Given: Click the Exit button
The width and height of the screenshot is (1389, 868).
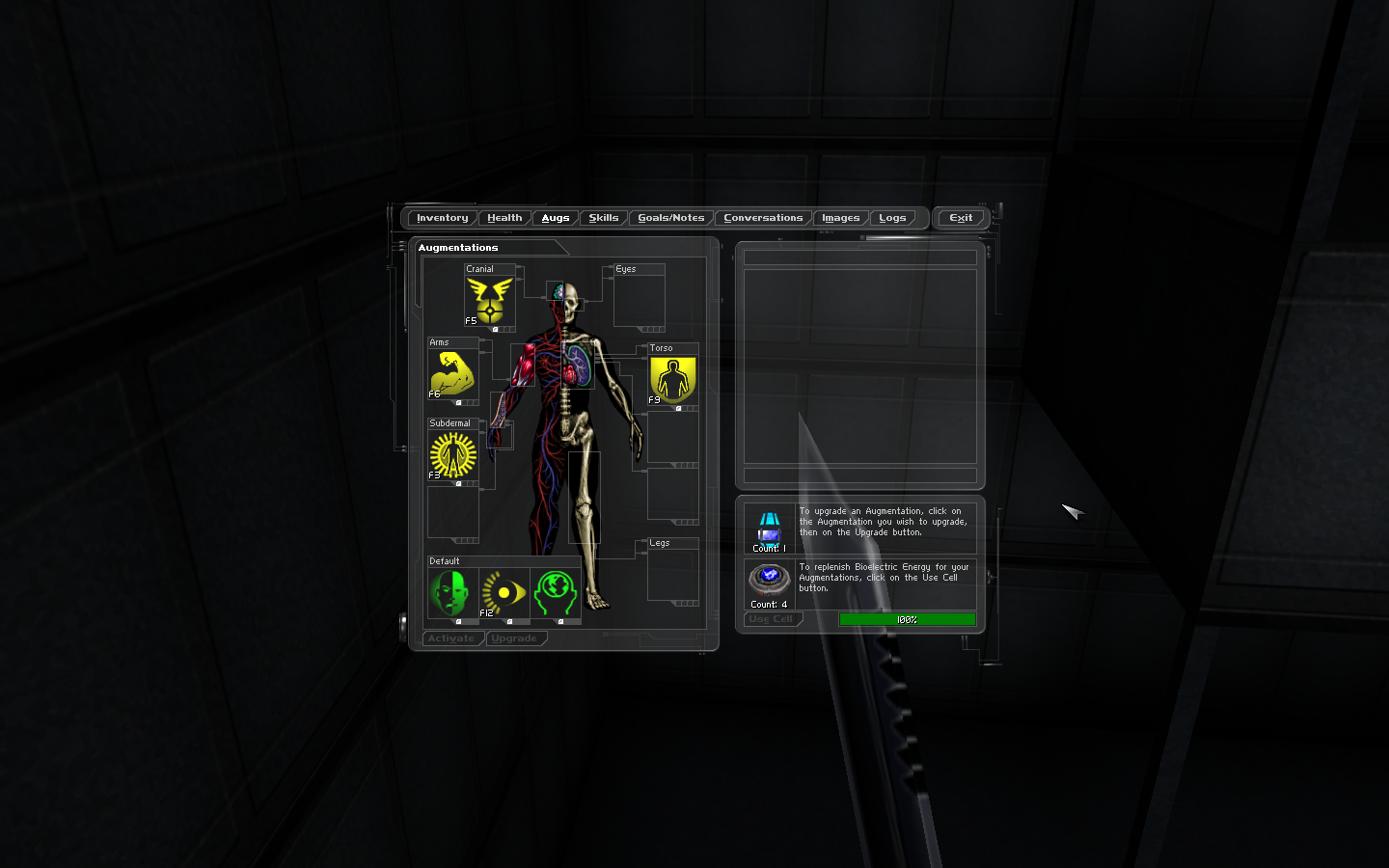Looking at the screenshot, I should (961, 218).
